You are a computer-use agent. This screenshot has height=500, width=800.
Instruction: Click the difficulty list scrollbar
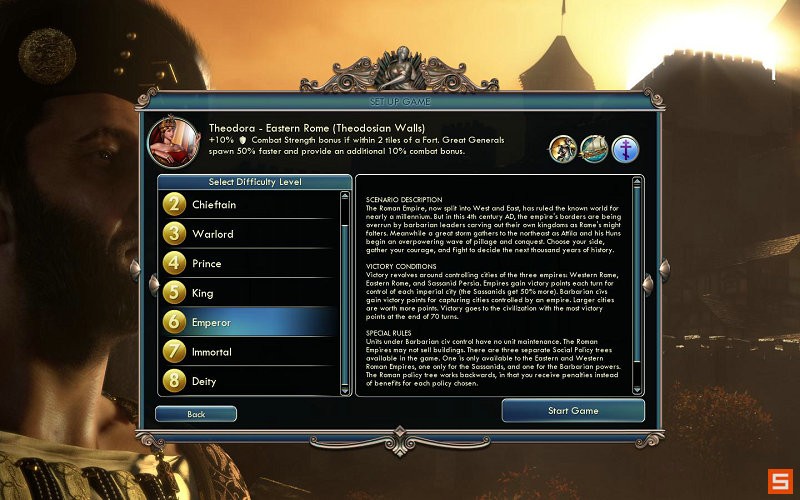pyautogui.click(x=346, y=290)
